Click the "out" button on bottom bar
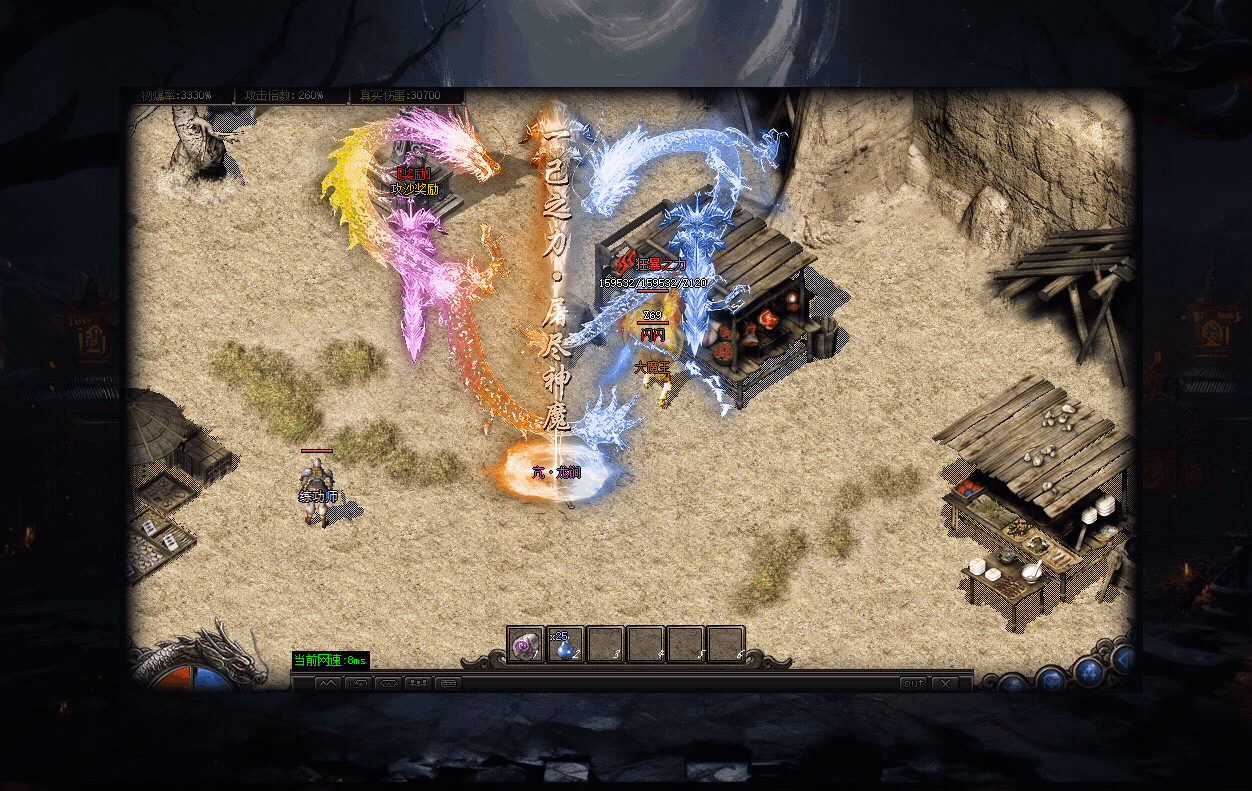Screen dimensions: 1252x791 (x=913, y=683)
